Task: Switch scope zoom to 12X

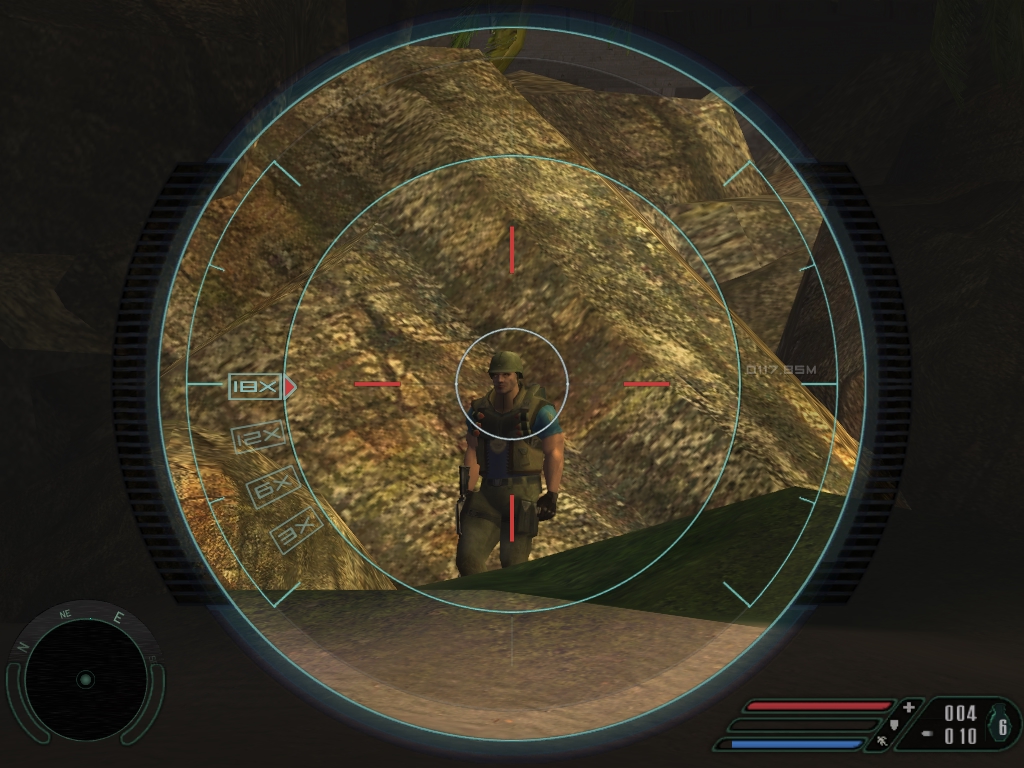Action: tap(259, 437)
